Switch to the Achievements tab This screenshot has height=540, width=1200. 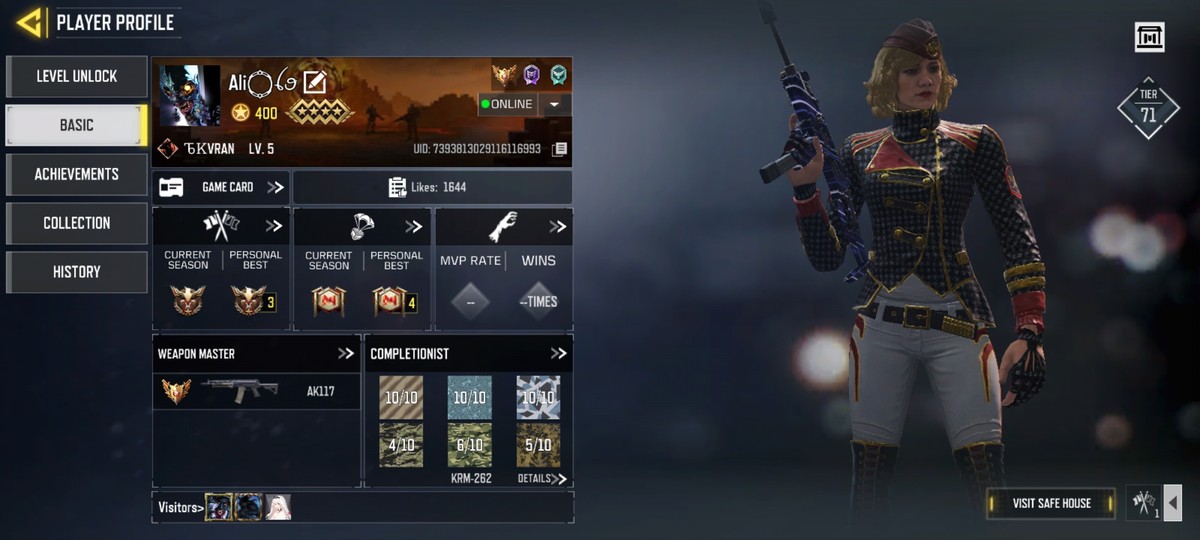(77, 174)
